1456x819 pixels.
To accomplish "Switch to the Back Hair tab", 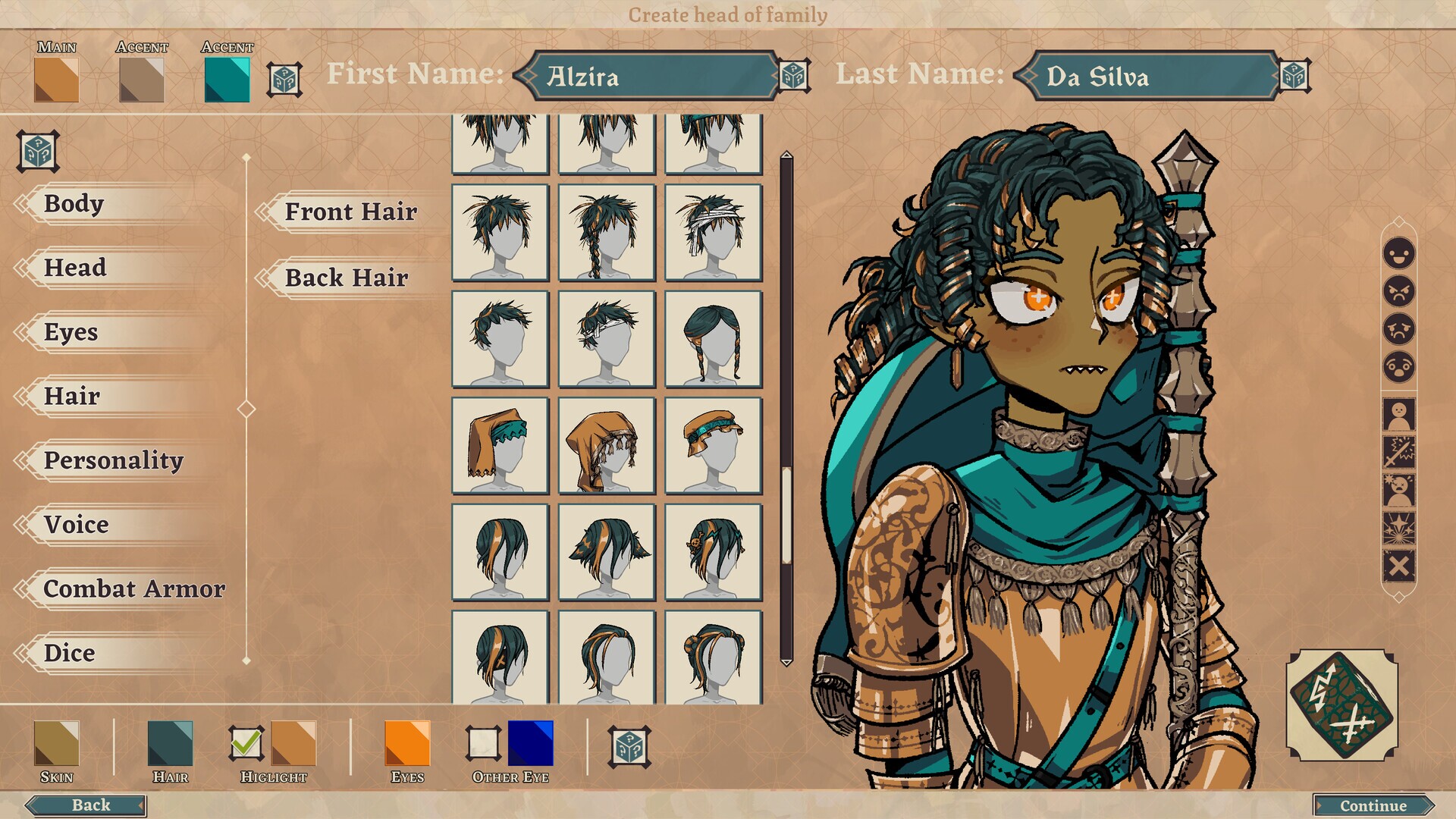I will 345,278.
